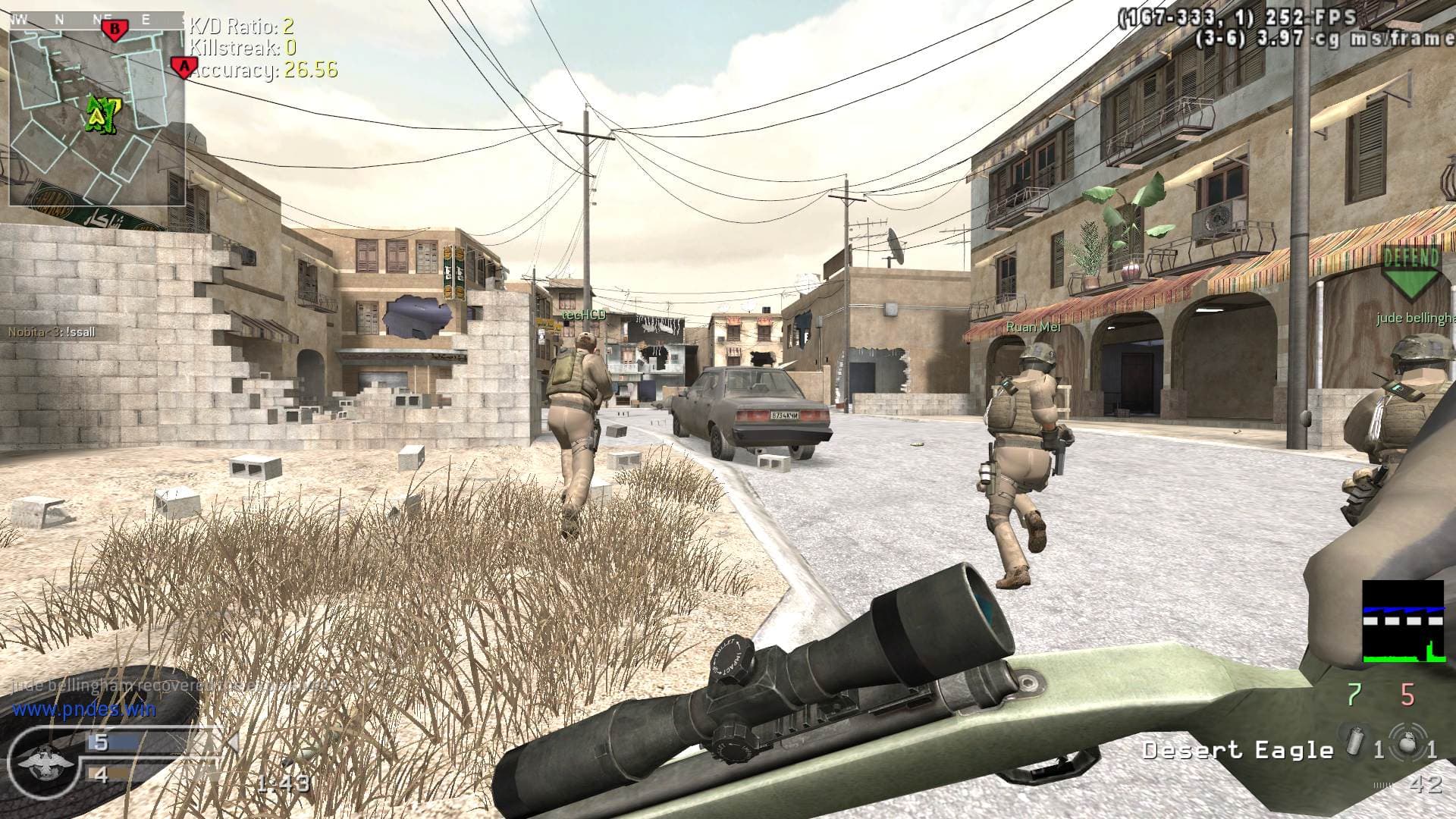Select the Desert Eagle weapon label
The image size is (1456, 819).
1238,751
